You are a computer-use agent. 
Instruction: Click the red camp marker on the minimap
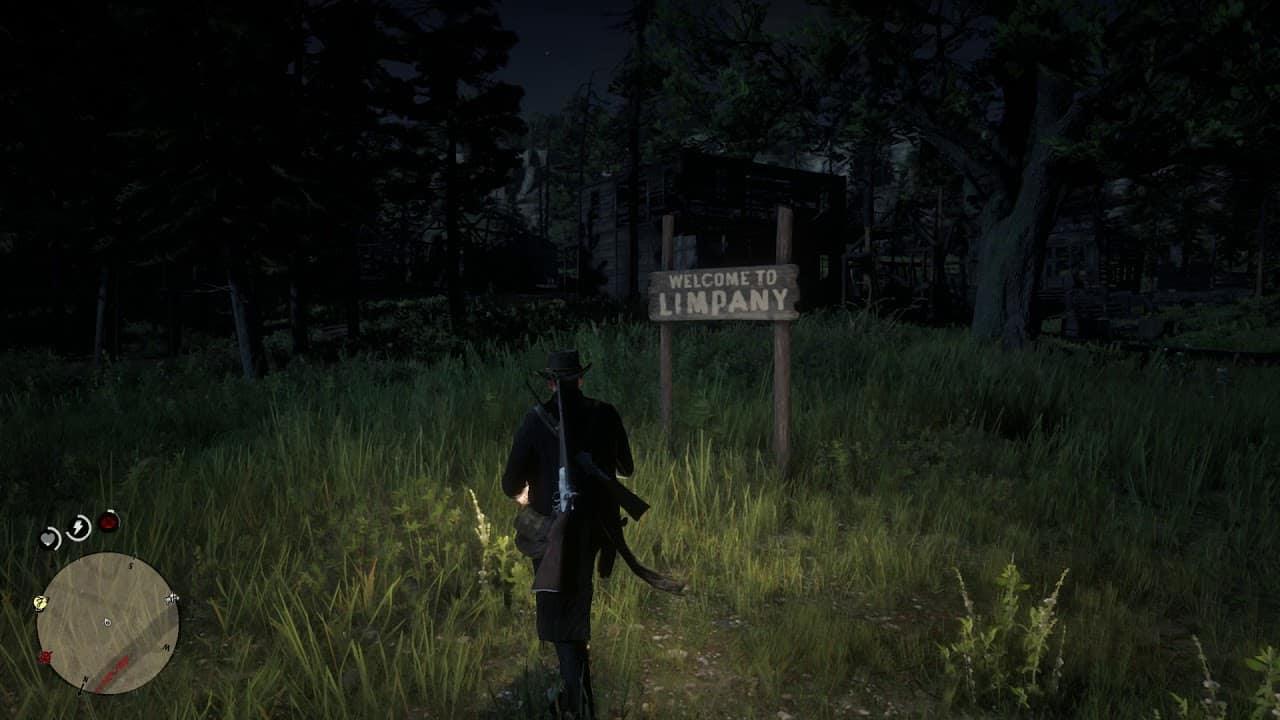(x=45, y=655)
